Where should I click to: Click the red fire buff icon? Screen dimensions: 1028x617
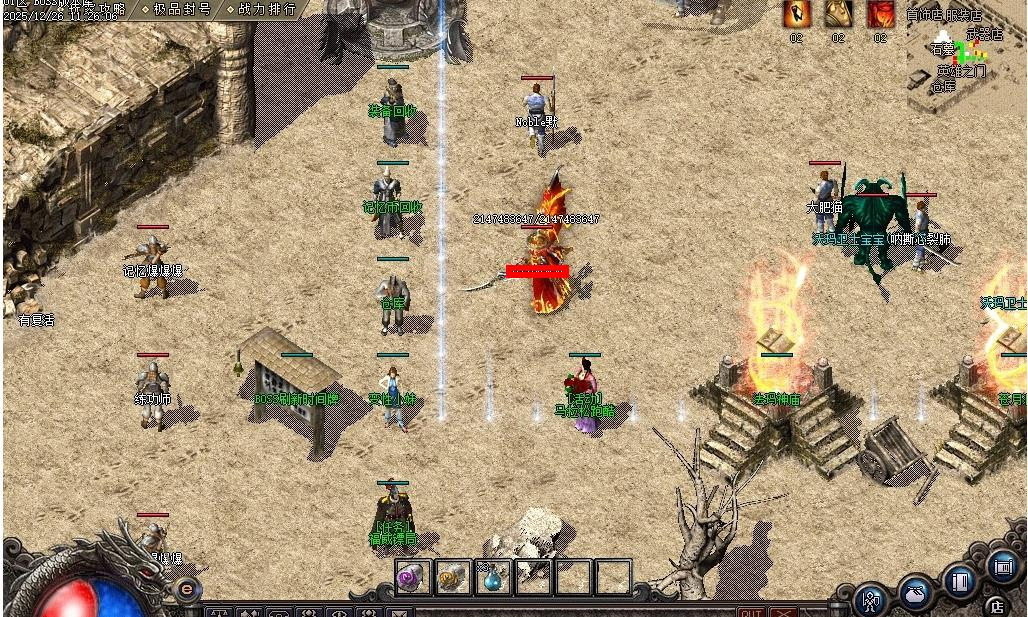[880, 14]
